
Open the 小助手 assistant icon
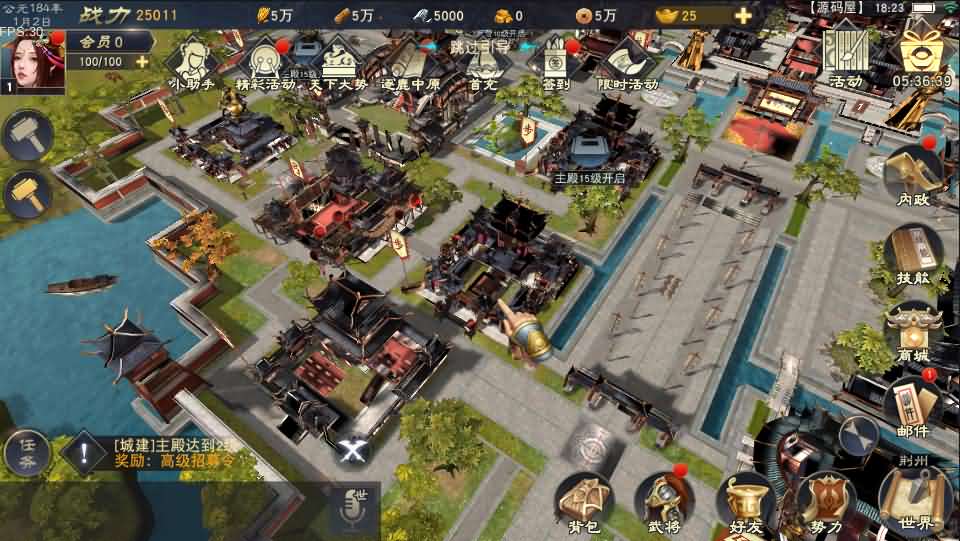(x=192, y=62)
